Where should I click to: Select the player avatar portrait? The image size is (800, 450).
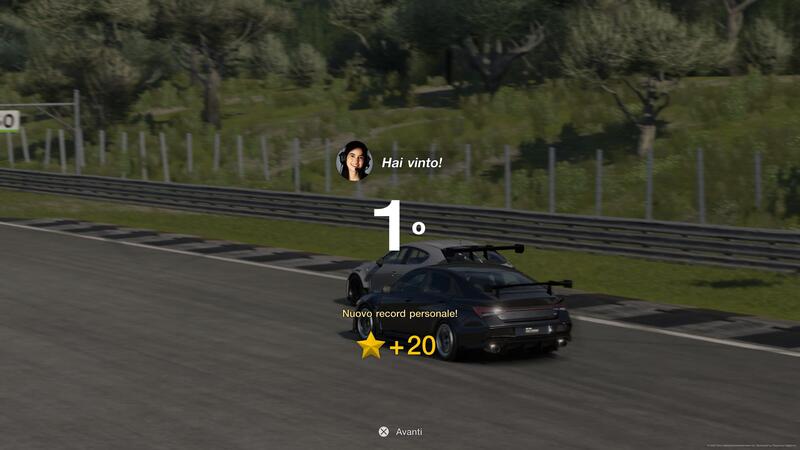click(x=354, y=161)
